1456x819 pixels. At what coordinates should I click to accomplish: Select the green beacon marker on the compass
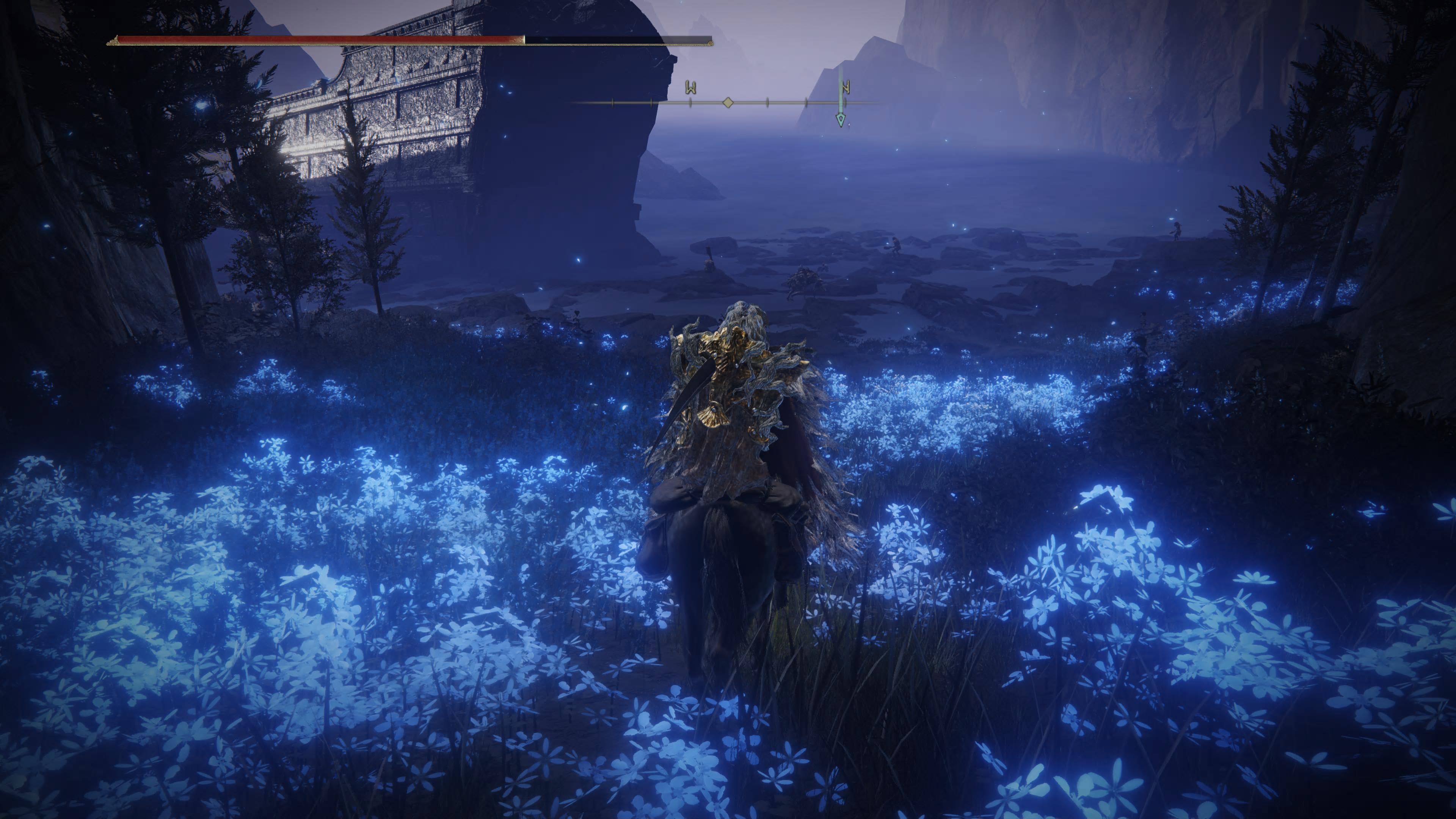841,119
